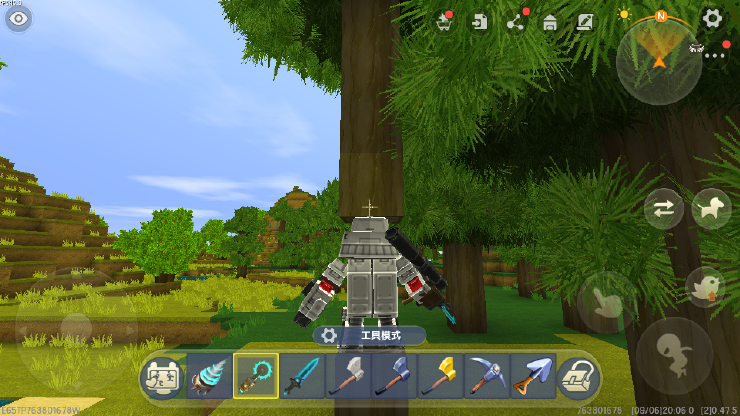Tap the exit door icon

[x=481, y=22]
